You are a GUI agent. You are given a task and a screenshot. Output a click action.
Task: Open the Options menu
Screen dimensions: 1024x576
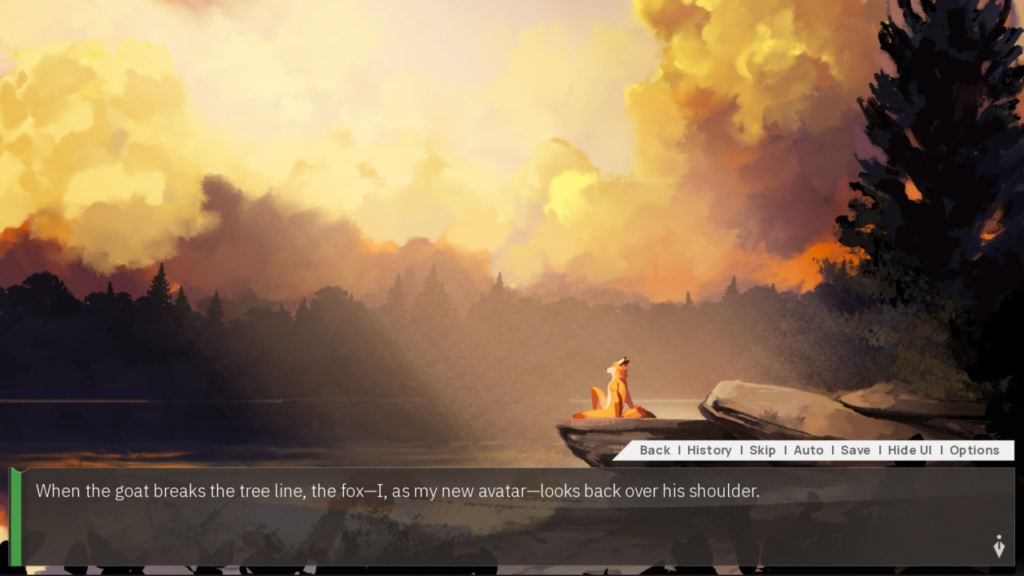(x=974, y=450)
